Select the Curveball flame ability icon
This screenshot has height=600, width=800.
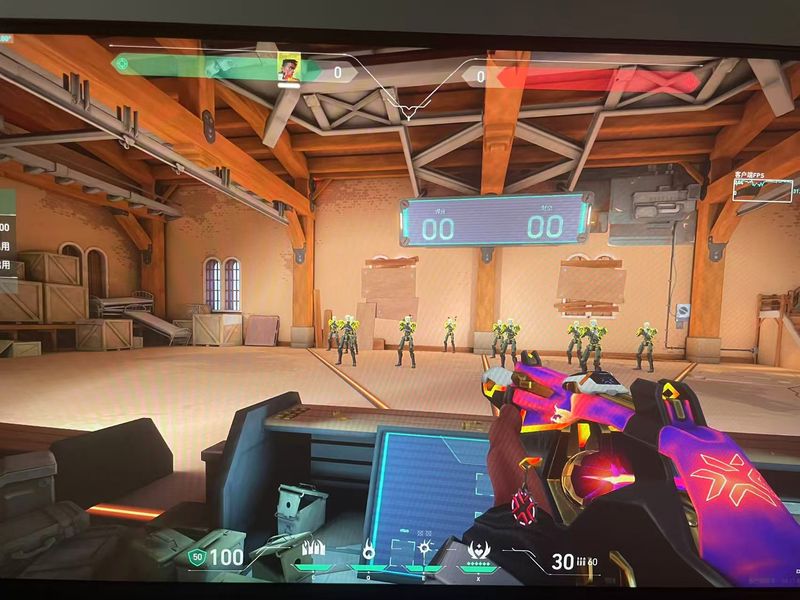click(x=368, y=548)
